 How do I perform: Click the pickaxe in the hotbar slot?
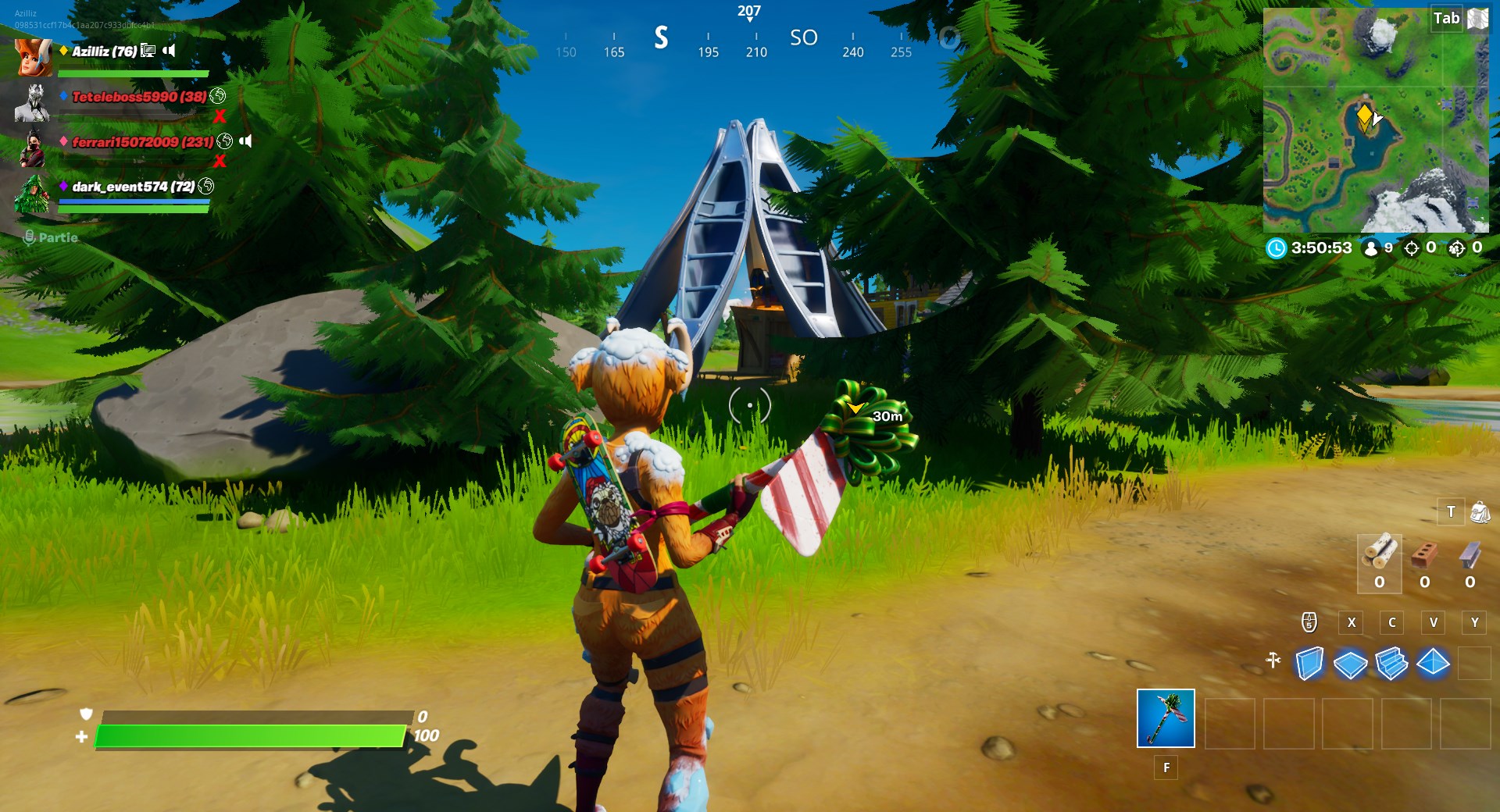coord(1165,720)
